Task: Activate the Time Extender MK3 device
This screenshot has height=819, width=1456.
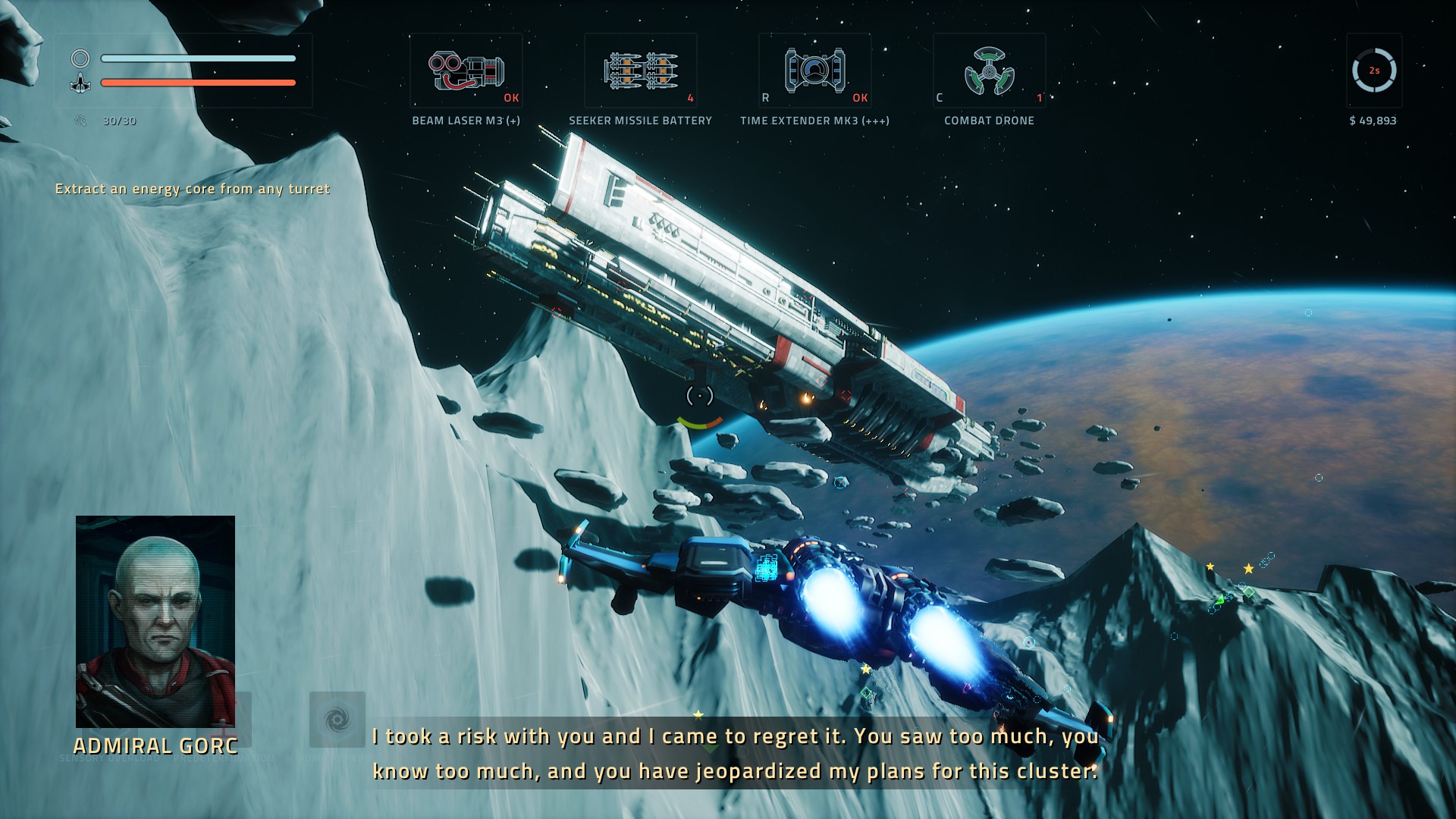Action: click(x=814, y=71)
